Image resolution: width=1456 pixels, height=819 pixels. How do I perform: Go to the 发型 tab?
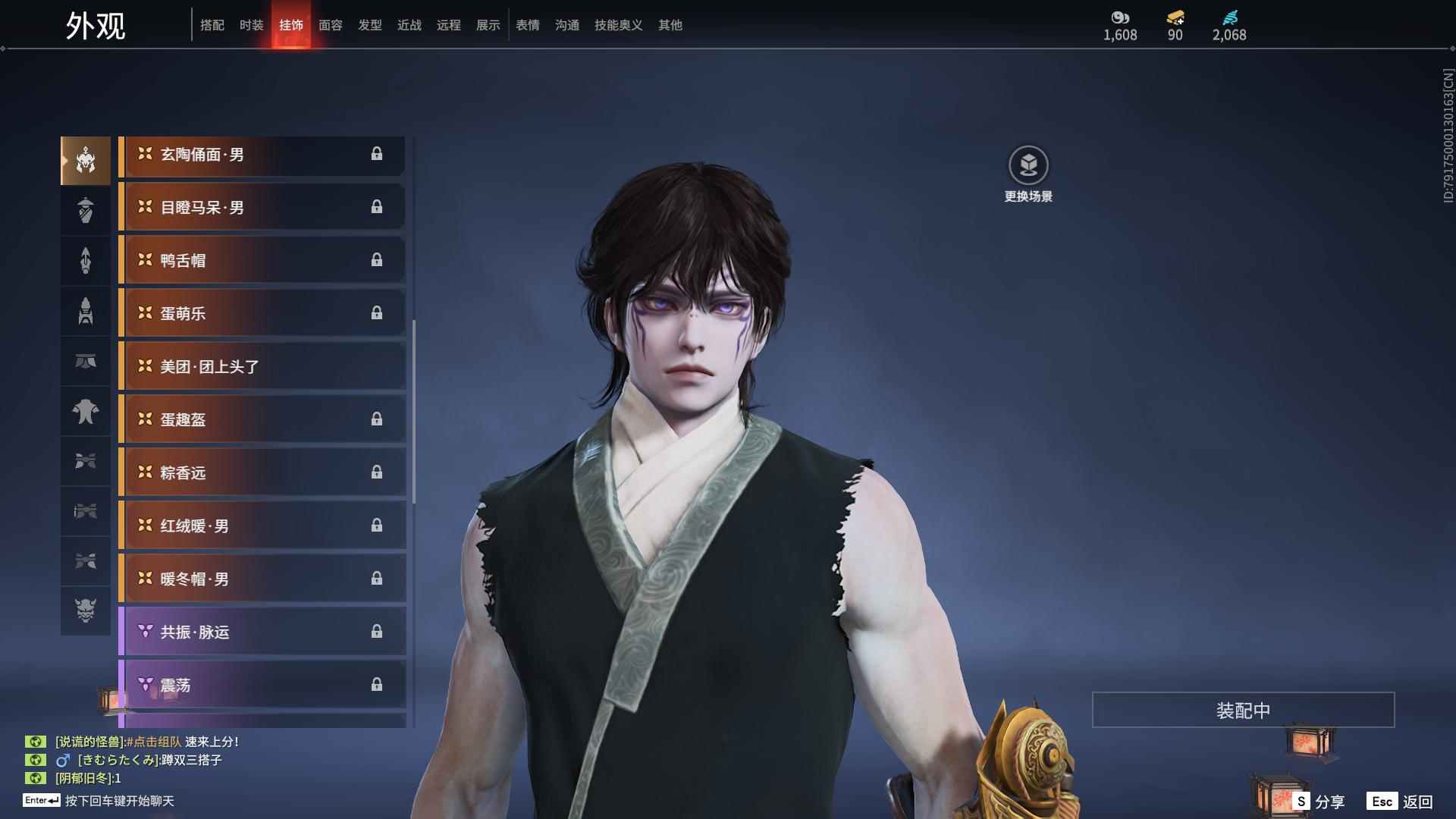coord(369,25)
